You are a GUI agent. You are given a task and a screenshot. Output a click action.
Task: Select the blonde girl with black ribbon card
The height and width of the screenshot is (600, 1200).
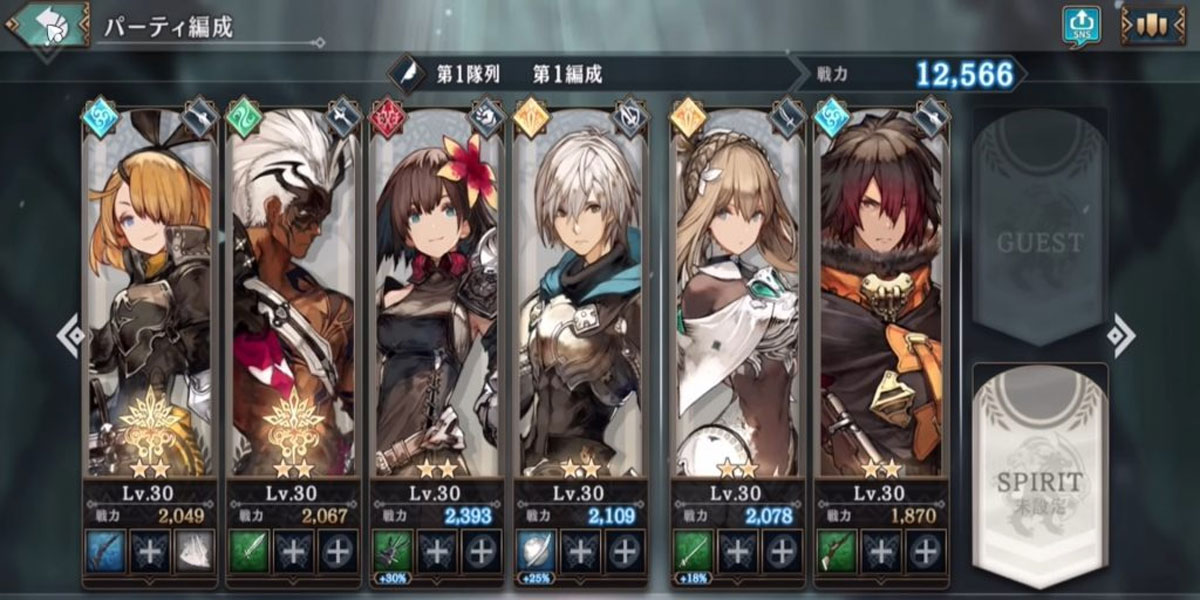click(x=150, y=300)
